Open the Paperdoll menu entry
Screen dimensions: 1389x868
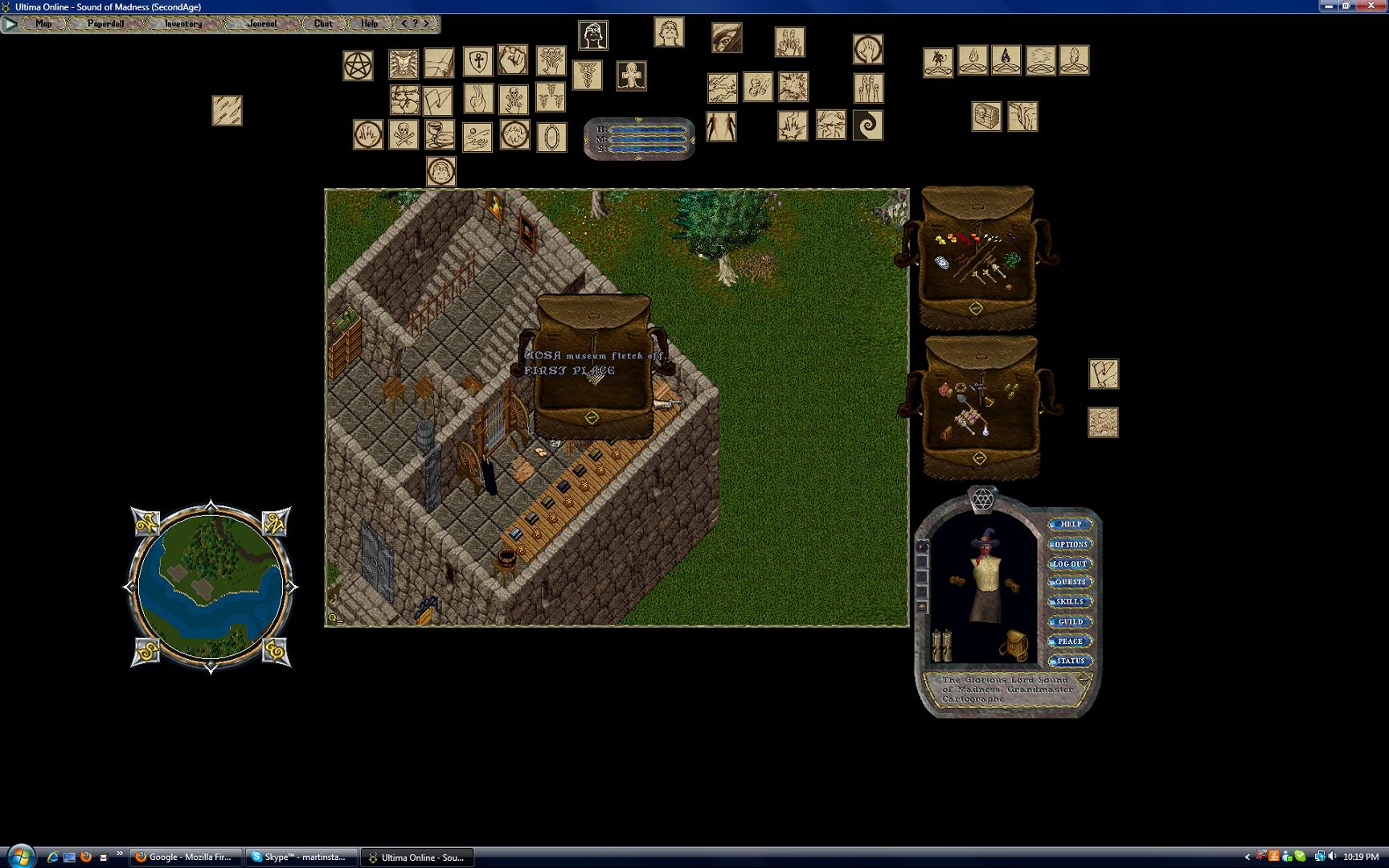106,24
